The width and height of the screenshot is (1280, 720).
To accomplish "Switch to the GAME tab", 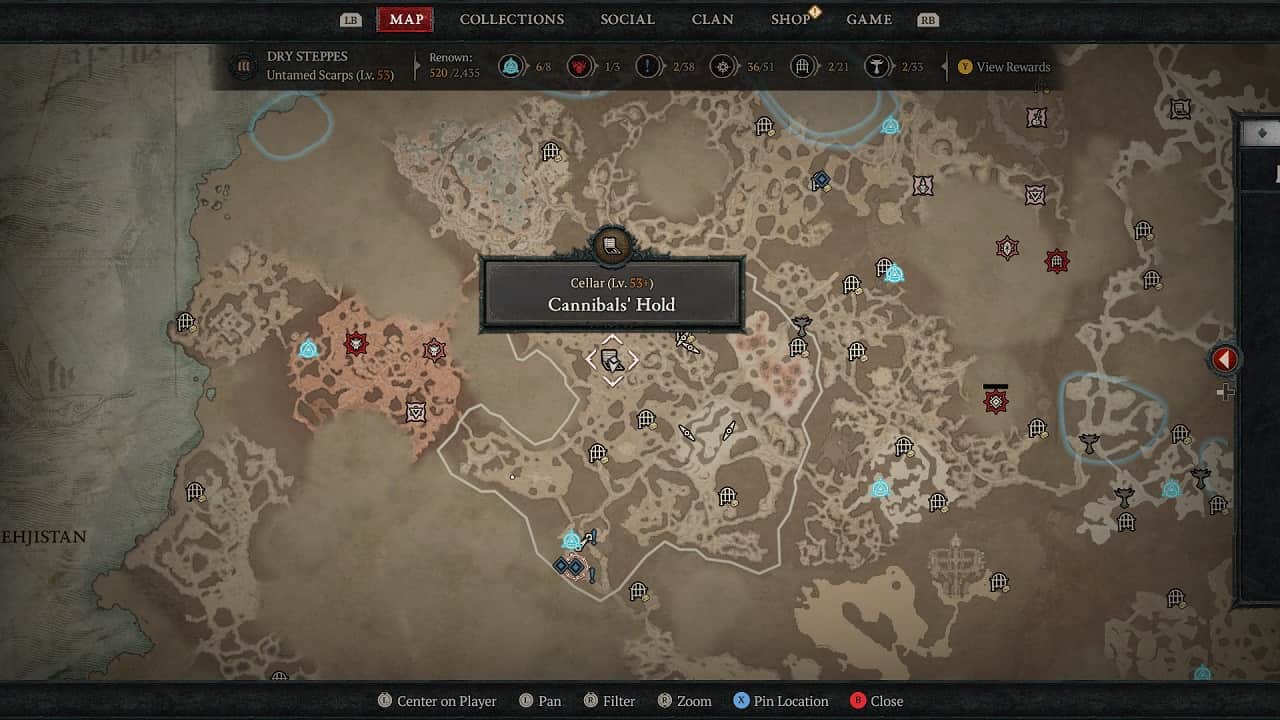I will pyautogui.click(x=869, y=19).
